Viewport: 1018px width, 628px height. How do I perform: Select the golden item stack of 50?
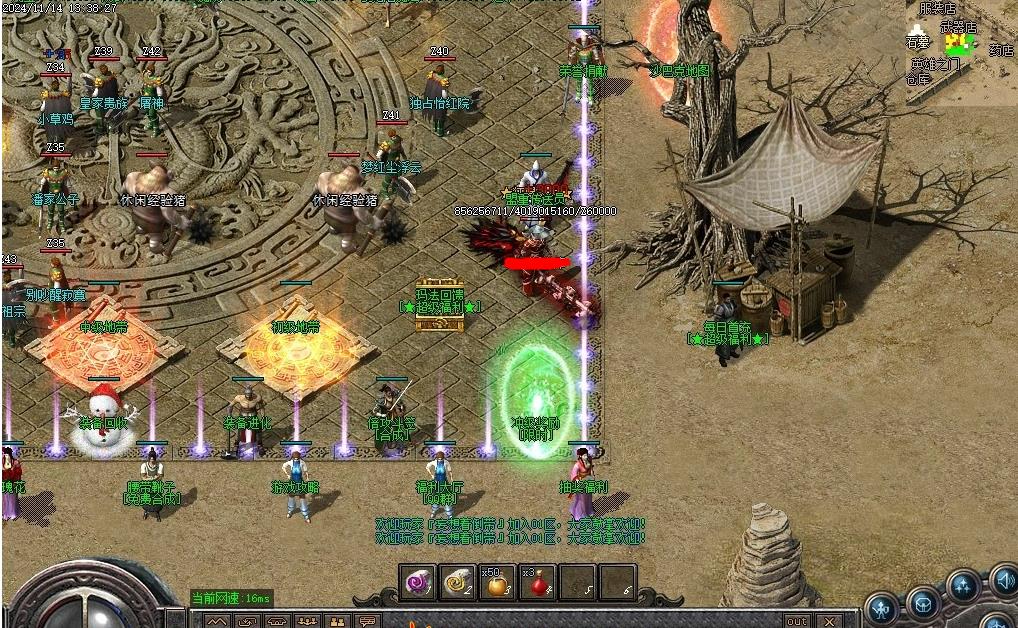(x=497, y=582)
